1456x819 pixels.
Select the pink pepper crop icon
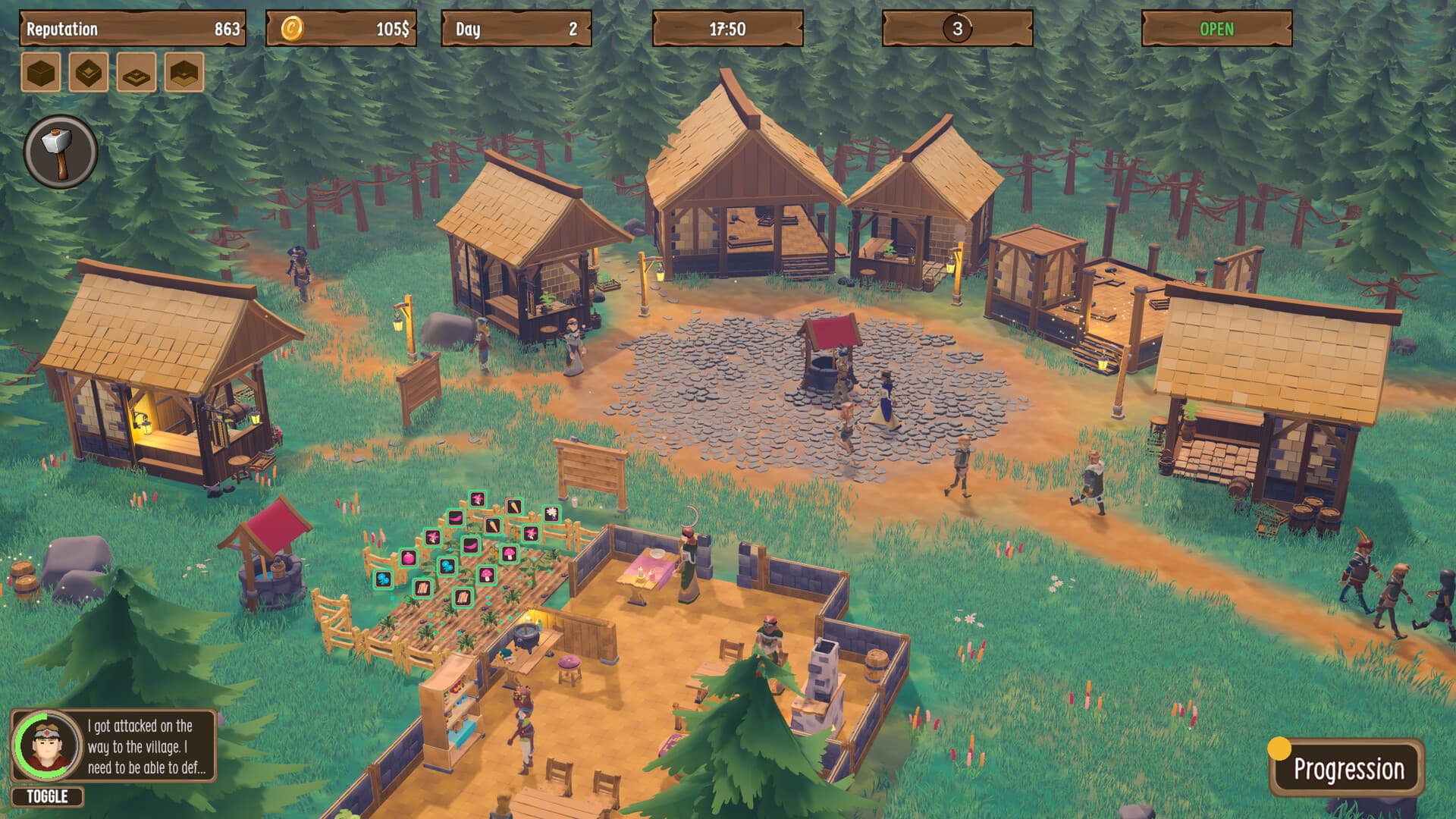(x=455, y=519)
